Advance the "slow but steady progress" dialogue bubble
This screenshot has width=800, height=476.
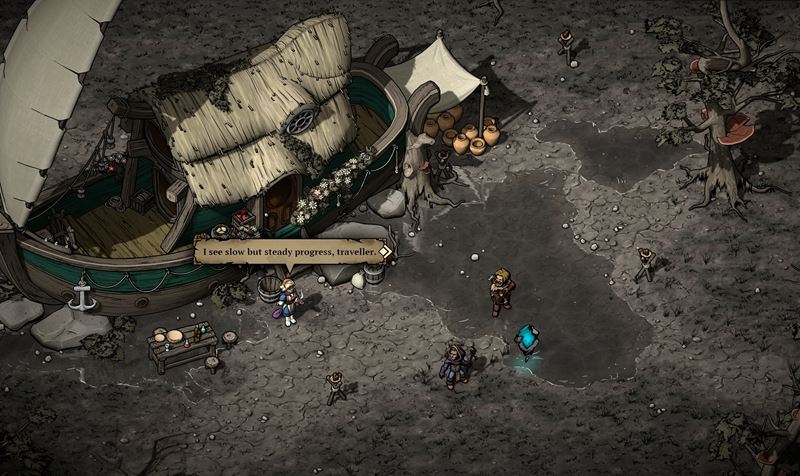click(288, 253)
